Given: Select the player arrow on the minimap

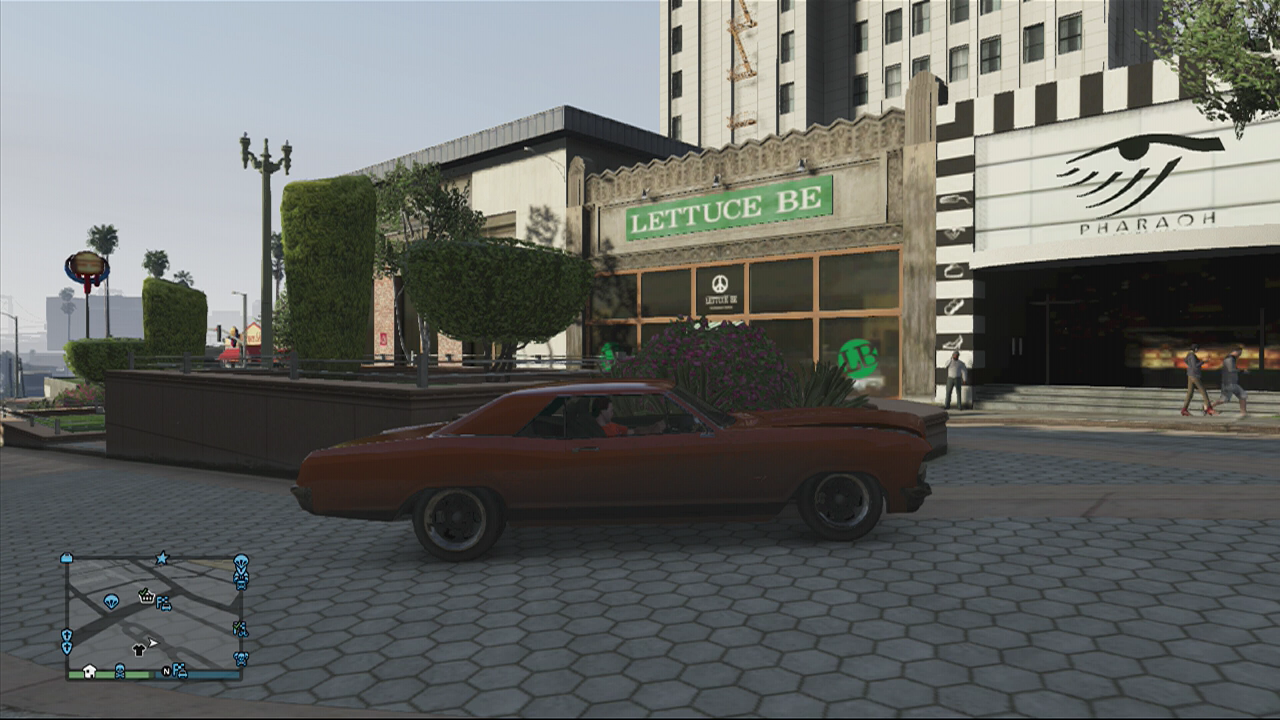Looking at the screenshot, I should tap(153, 643).
